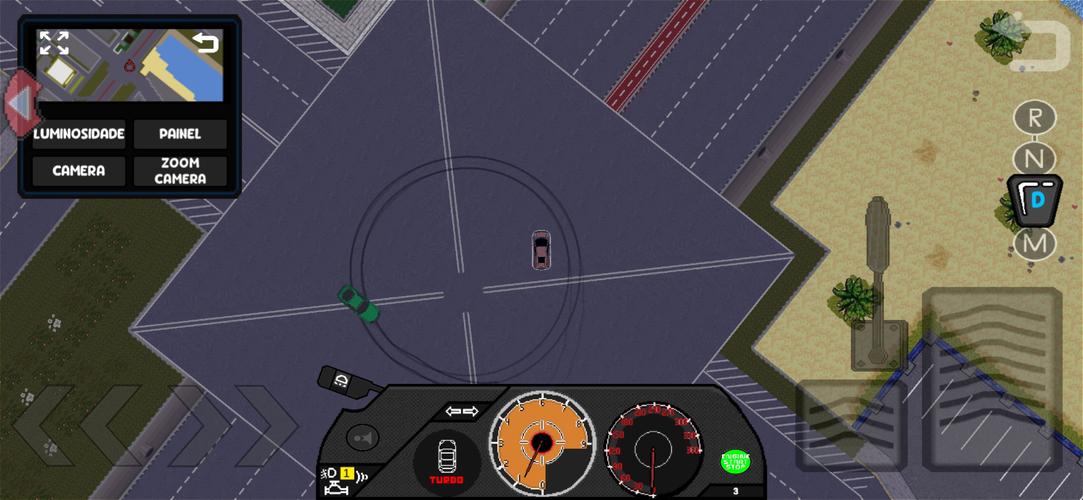Change the Camera view

click(x=79, y=171)
